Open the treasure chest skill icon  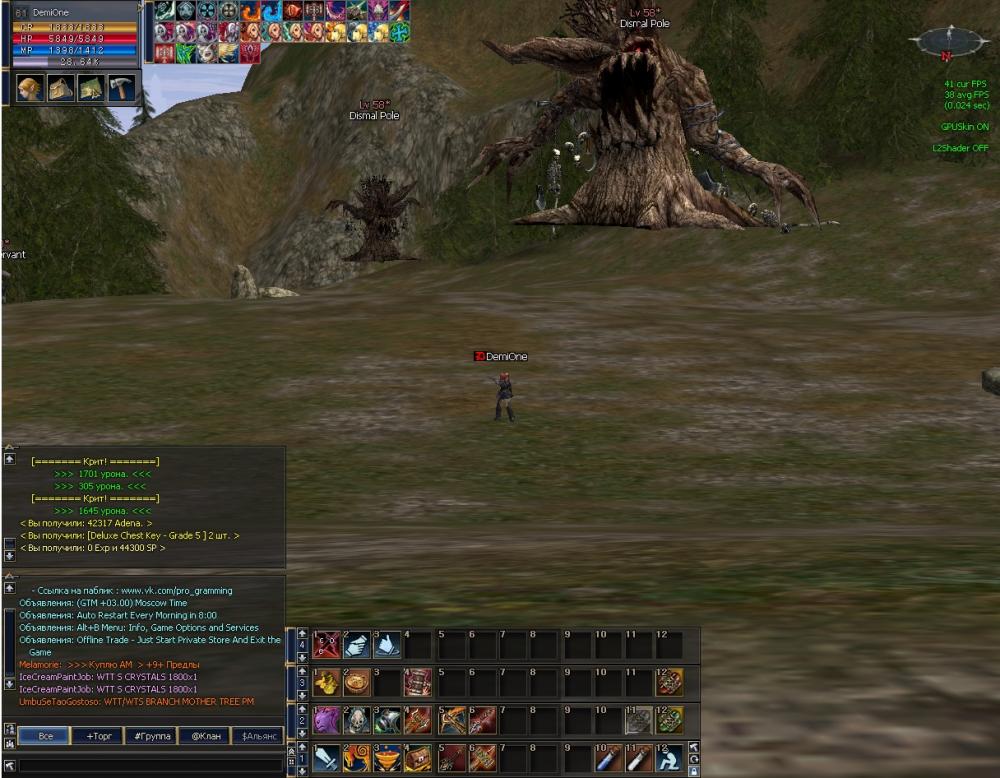click(x=418, y=758)
